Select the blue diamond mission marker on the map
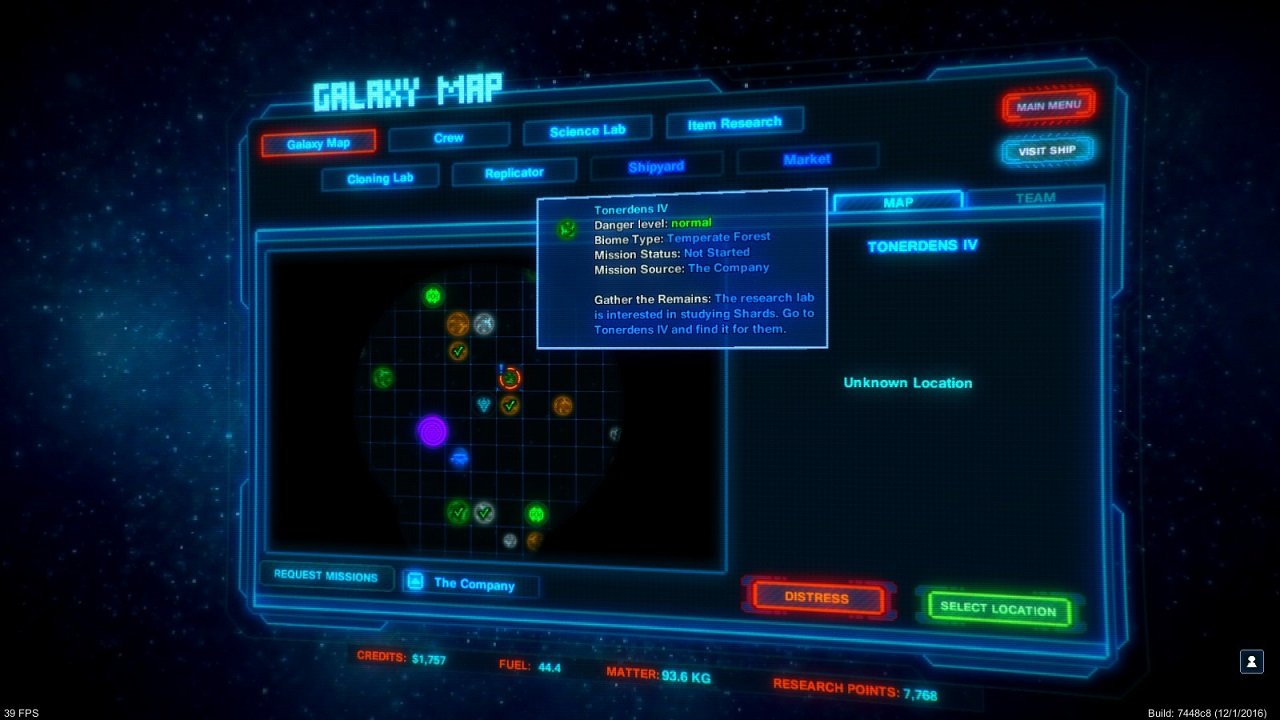The height and width of the screenshot is (720, 1280). pyautogui.click(x=485, y=403)
